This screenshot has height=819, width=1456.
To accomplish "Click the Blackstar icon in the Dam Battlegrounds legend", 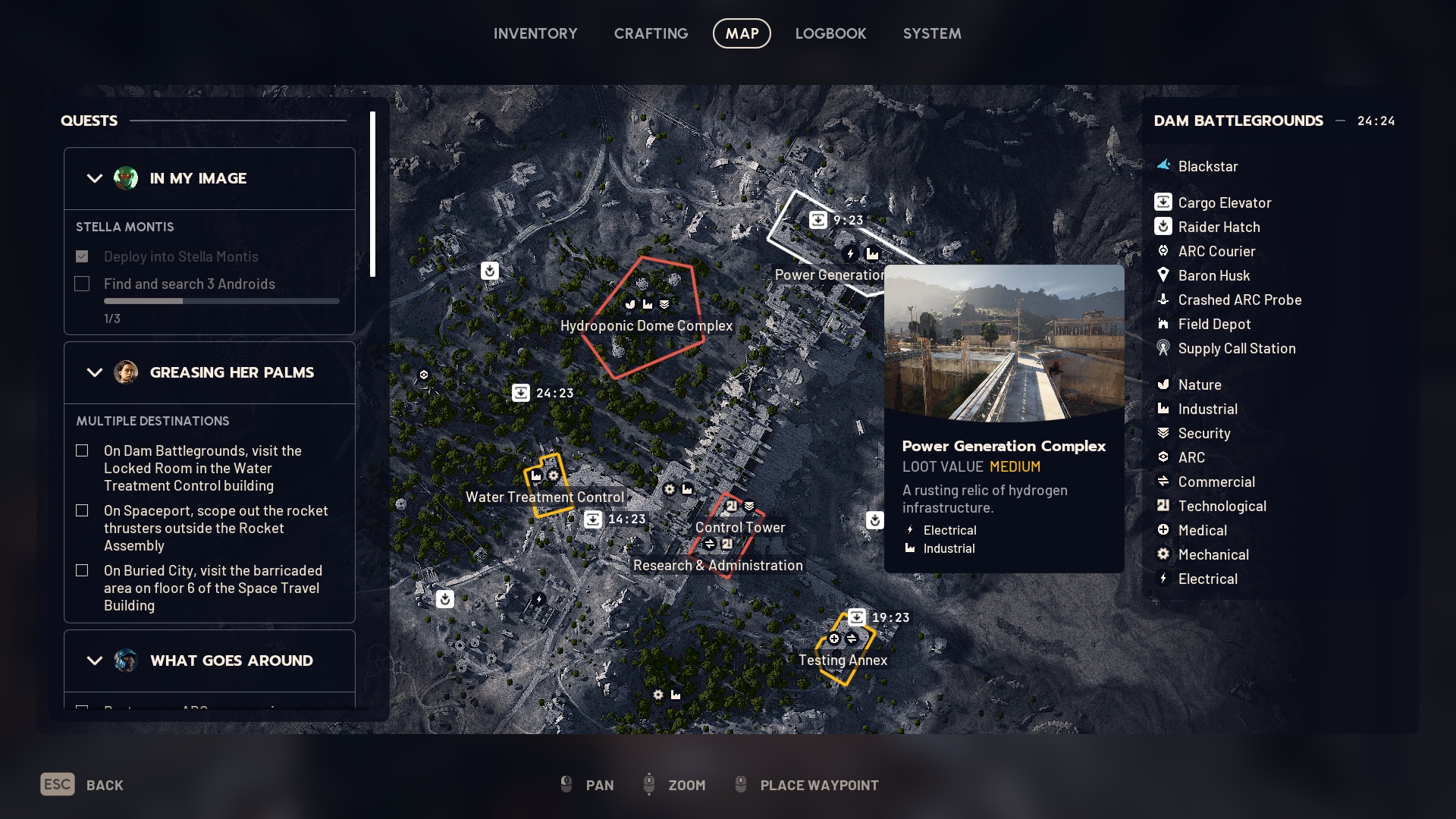I will click(x=1163, y=166).
